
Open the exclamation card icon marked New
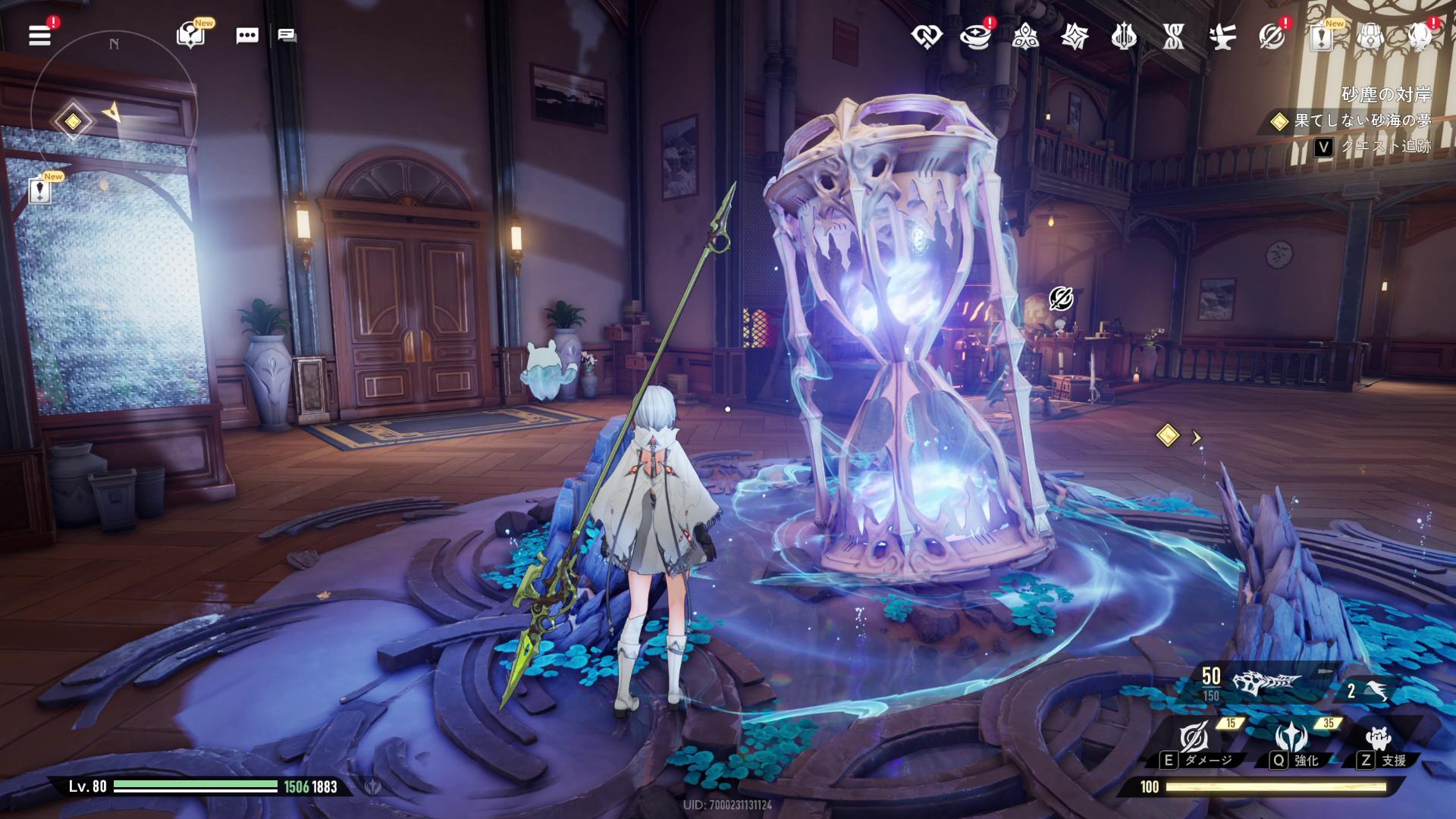1322,36
